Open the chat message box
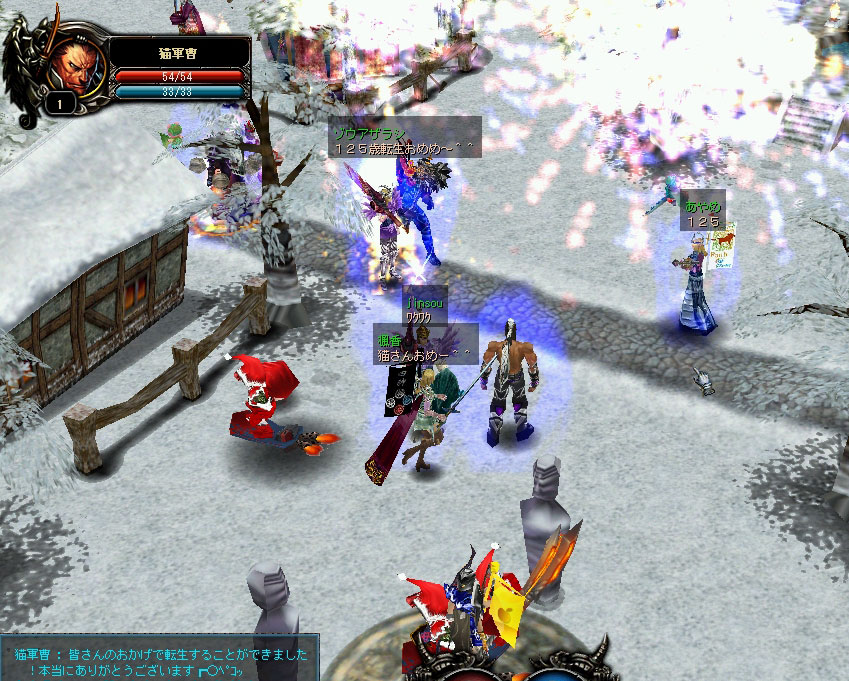Image resolution: width=849 pixels, height=681 pixels. point(162,657)
